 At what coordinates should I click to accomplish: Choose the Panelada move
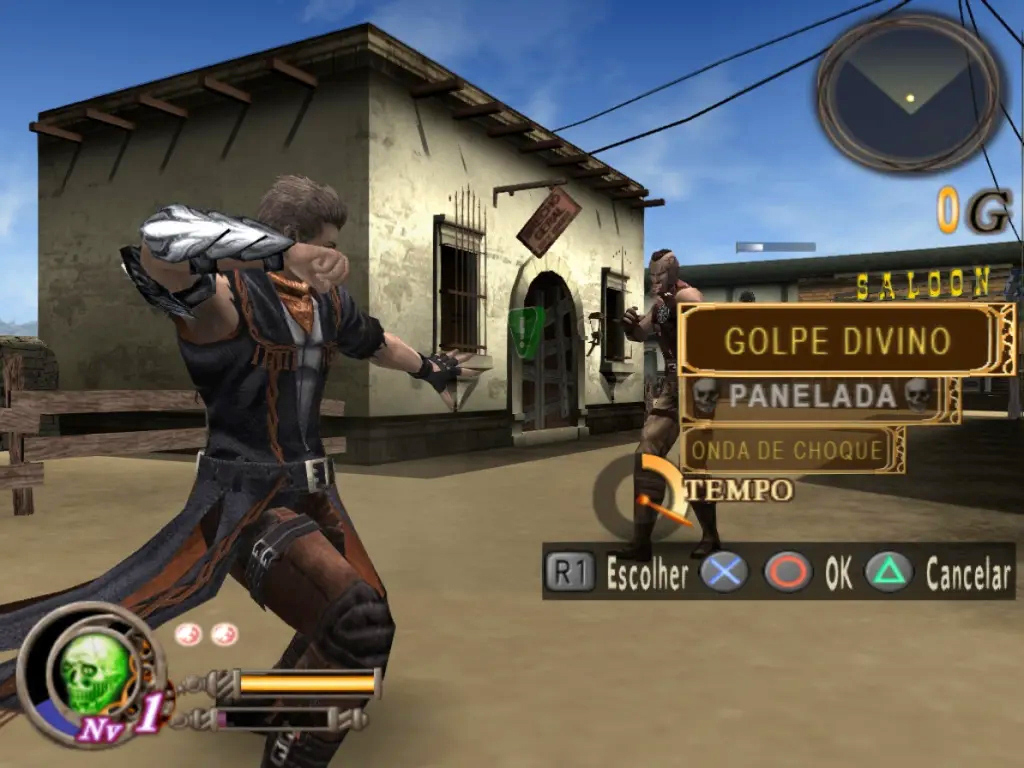[811, 397]
